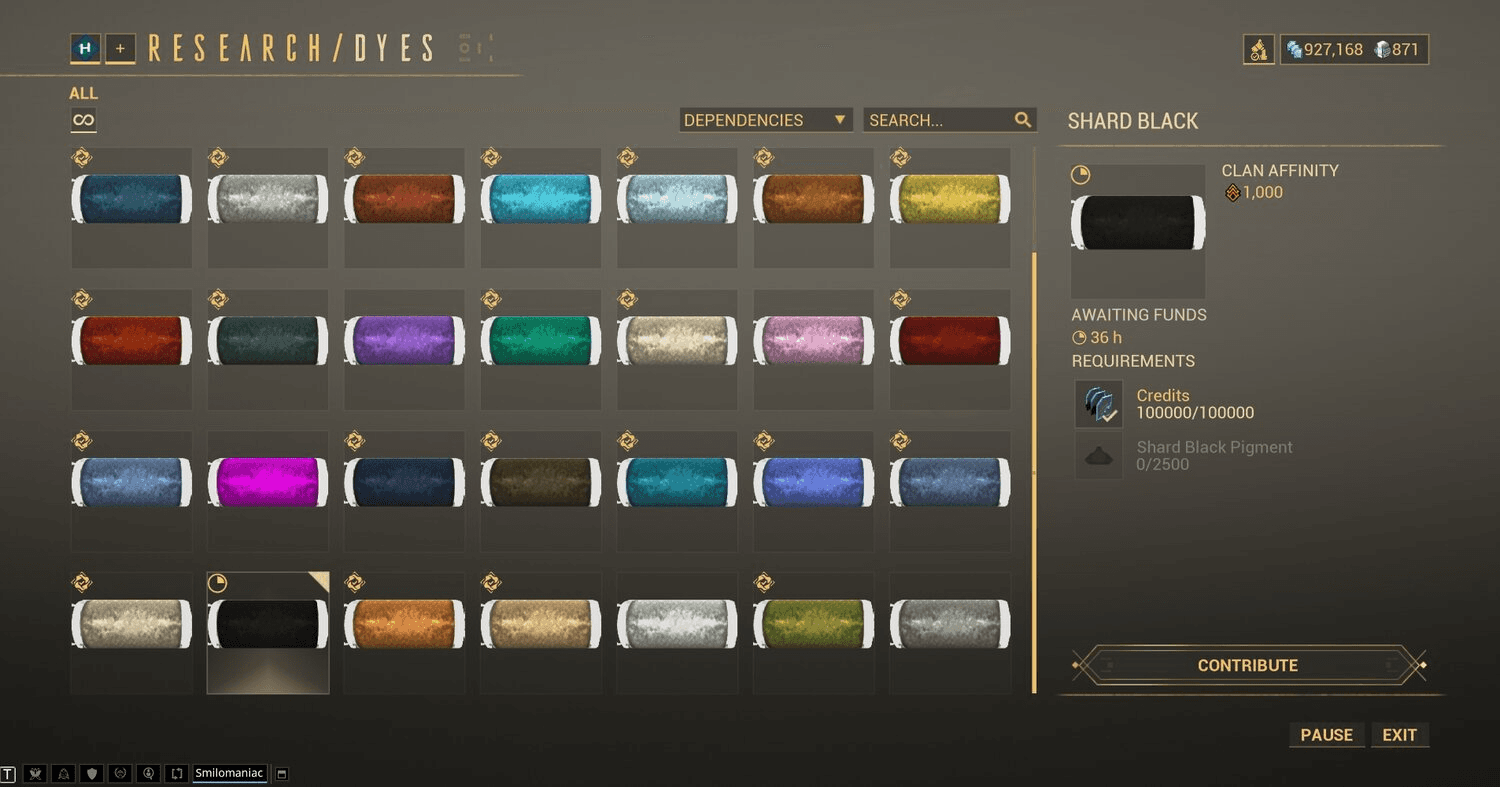Exit the dye research screen

pos(1399,735)
